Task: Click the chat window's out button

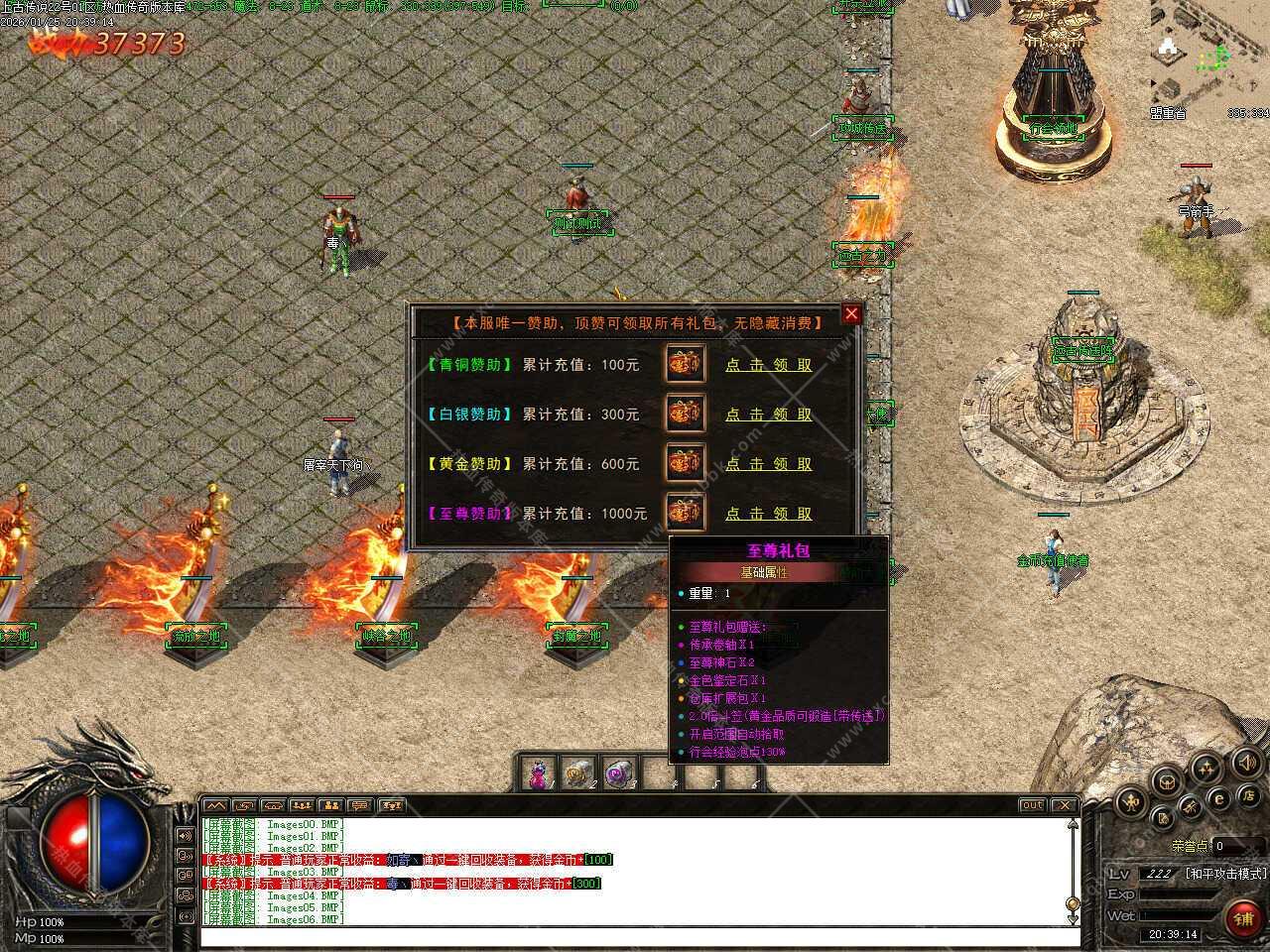Action: click(1032, 805)
